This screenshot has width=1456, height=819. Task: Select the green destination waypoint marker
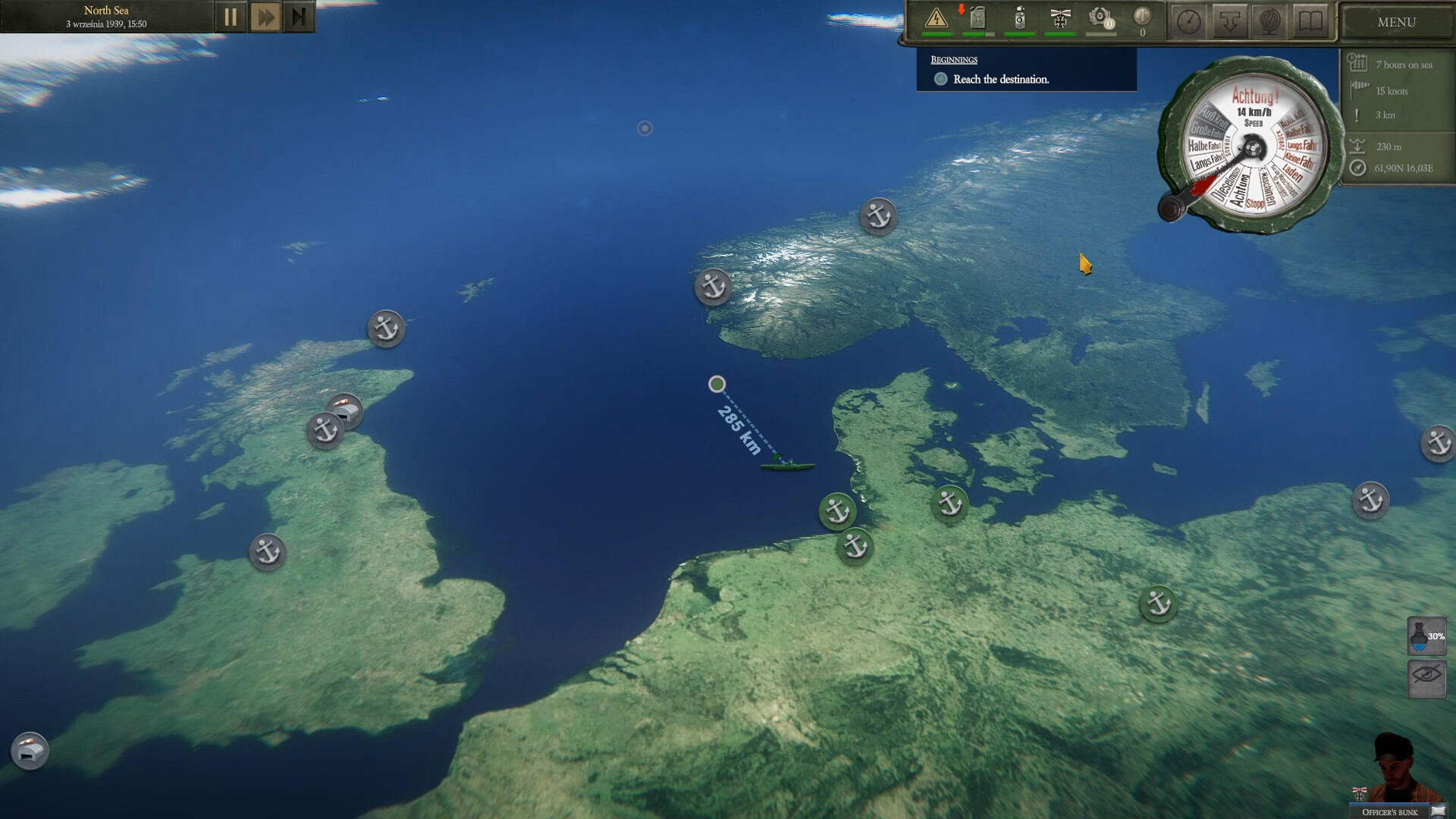(x=717, y=384)
